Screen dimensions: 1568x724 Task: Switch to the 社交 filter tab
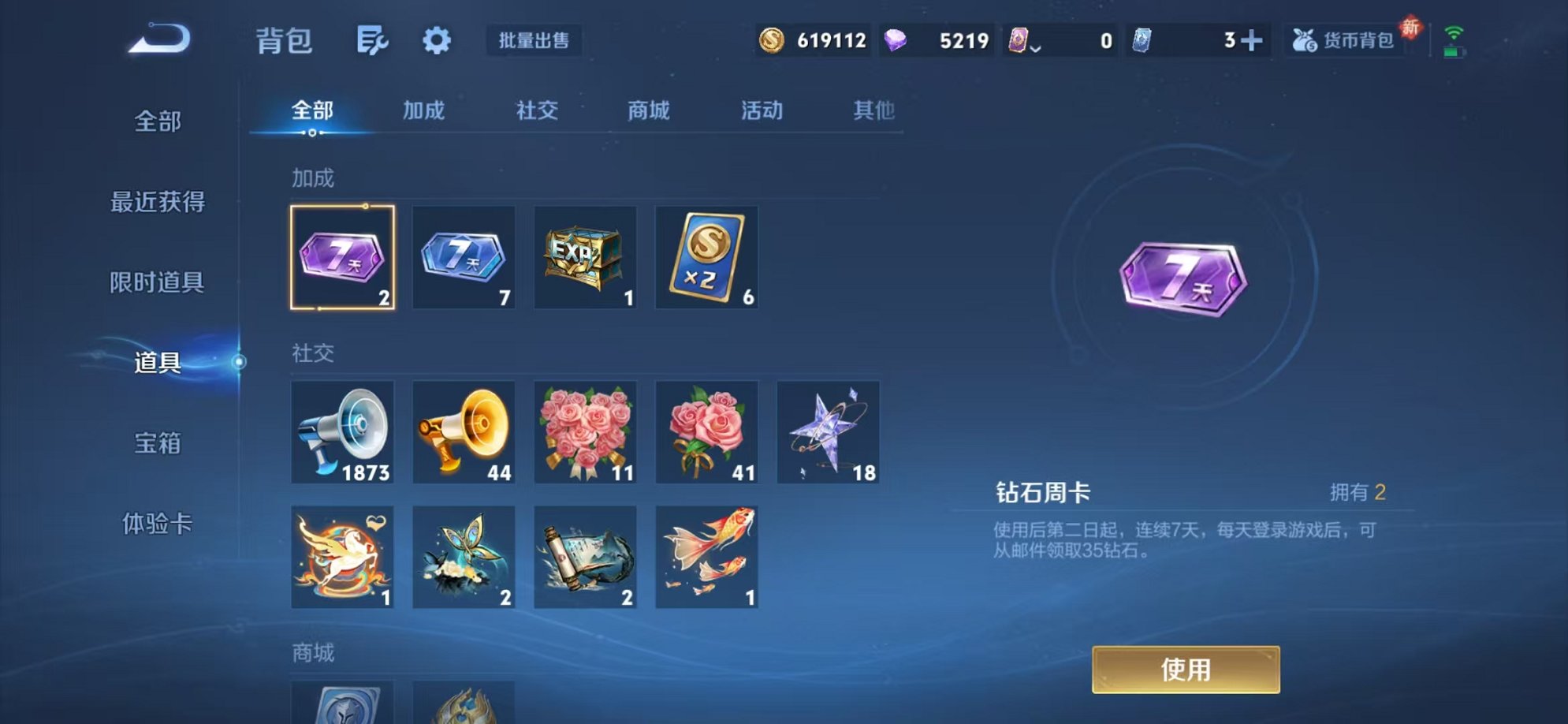pos(536,111)
